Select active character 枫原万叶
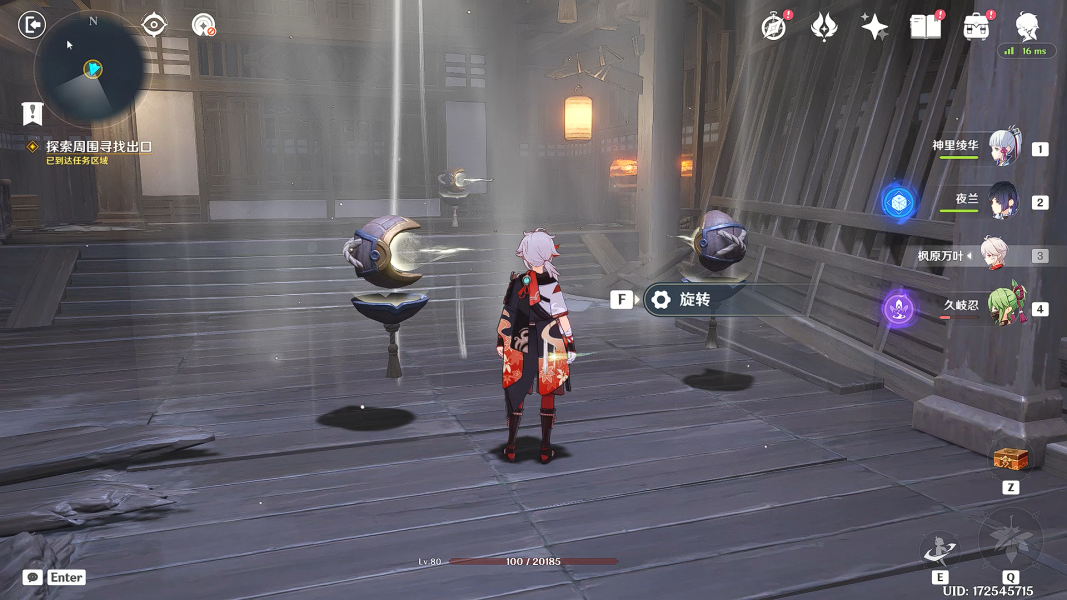 (x=993, y=255)
